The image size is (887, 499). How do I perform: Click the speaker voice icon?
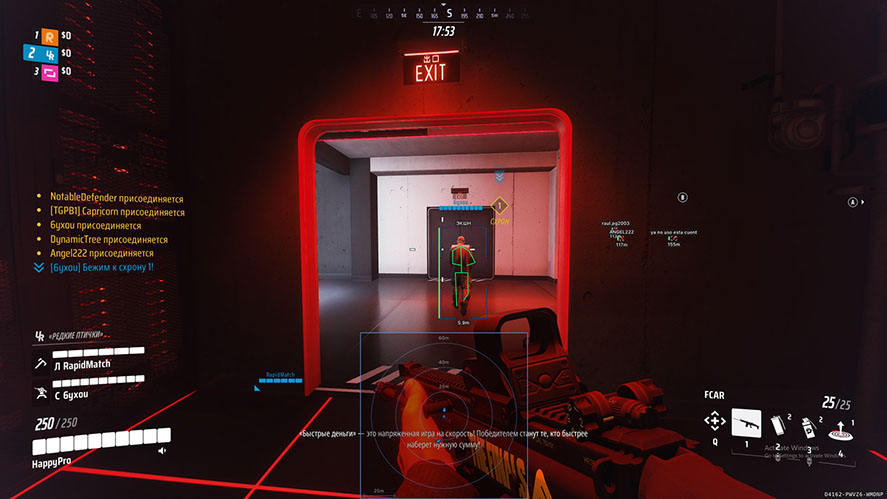point(162,451)
